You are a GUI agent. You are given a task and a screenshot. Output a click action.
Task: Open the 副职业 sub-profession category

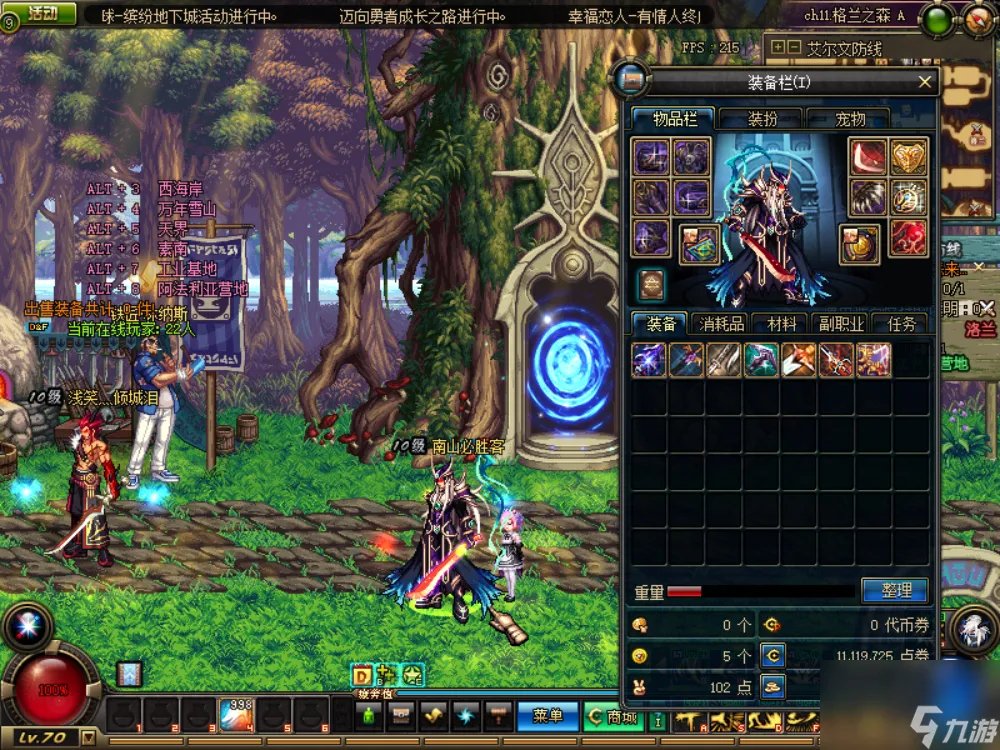tap(841, 323)
